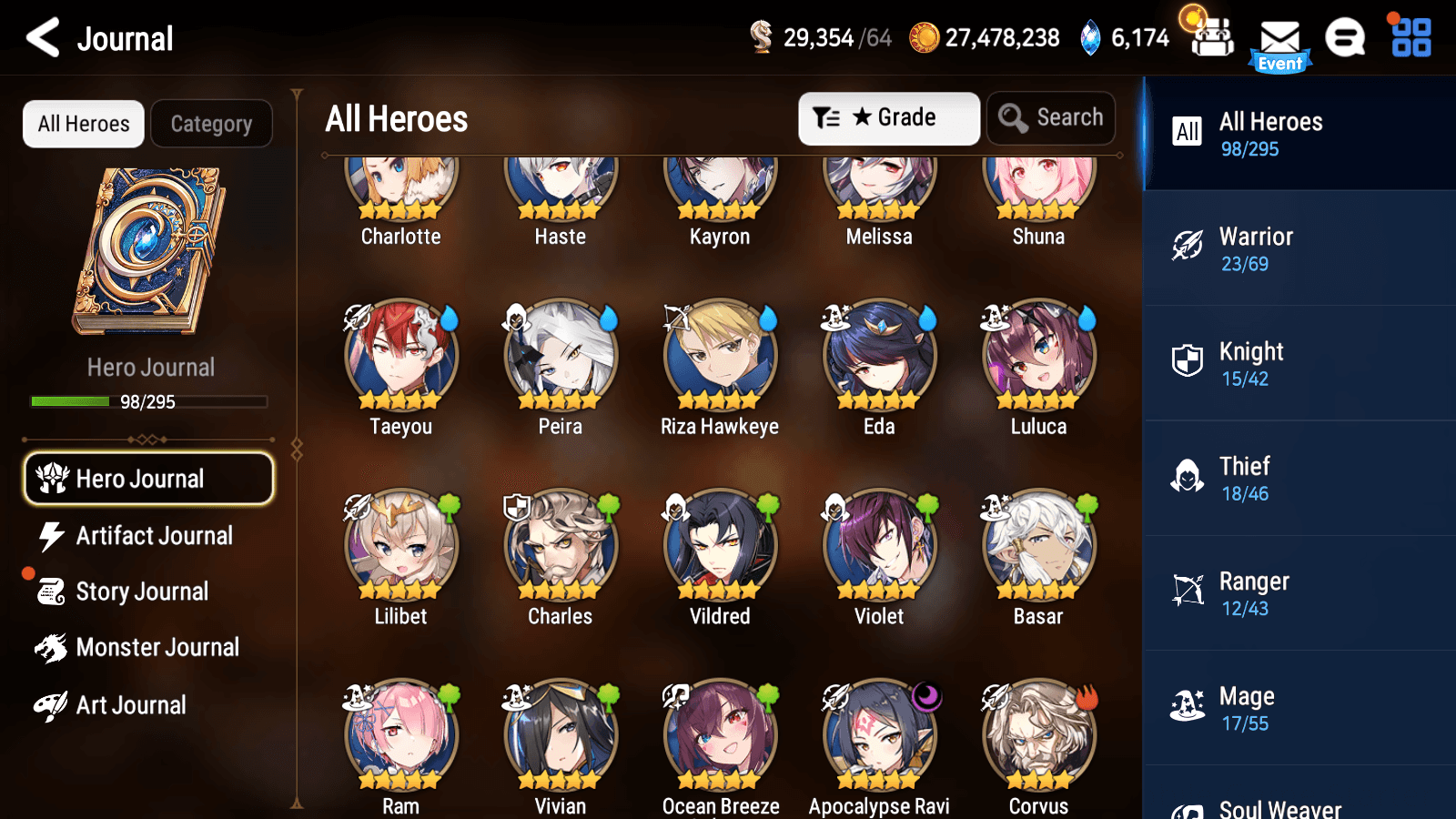1456x819 pixels.
Task: Open the Grade filter dropdown
Action: coord(888,117)
